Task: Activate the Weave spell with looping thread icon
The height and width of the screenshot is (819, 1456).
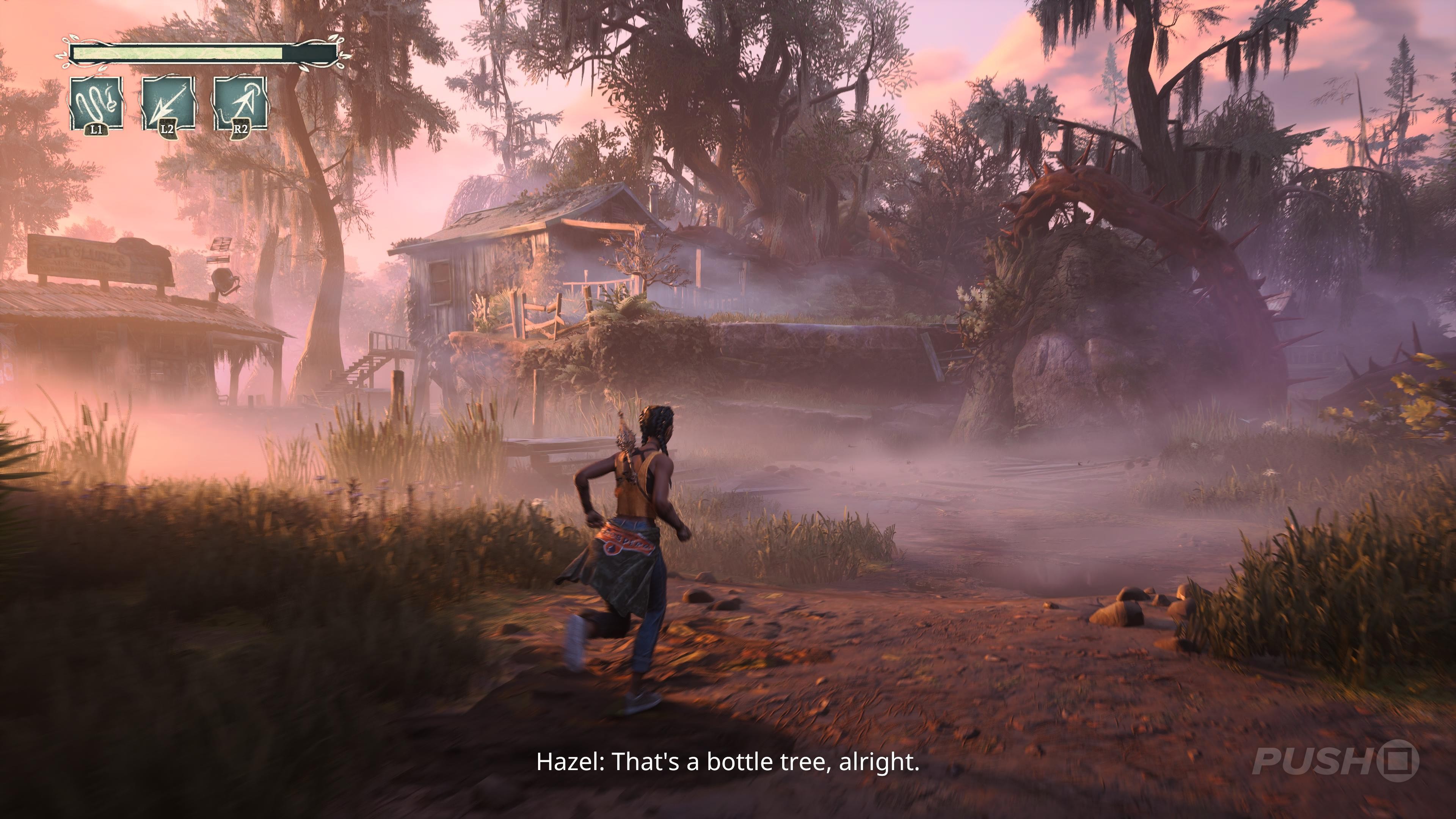Action: 96,104
